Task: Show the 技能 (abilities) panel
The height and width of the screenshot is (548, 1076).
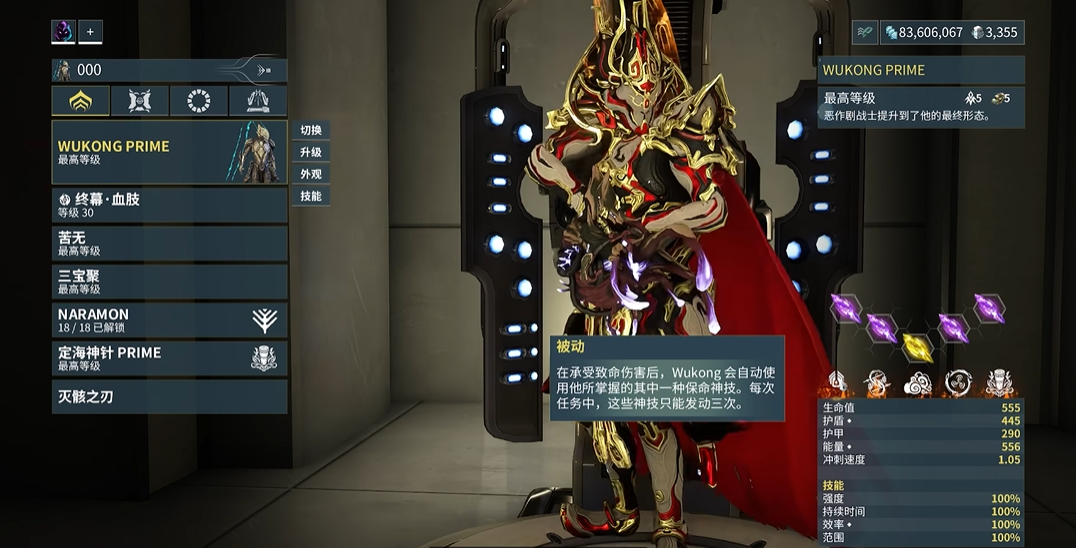Action: click(x=311, y=196)
